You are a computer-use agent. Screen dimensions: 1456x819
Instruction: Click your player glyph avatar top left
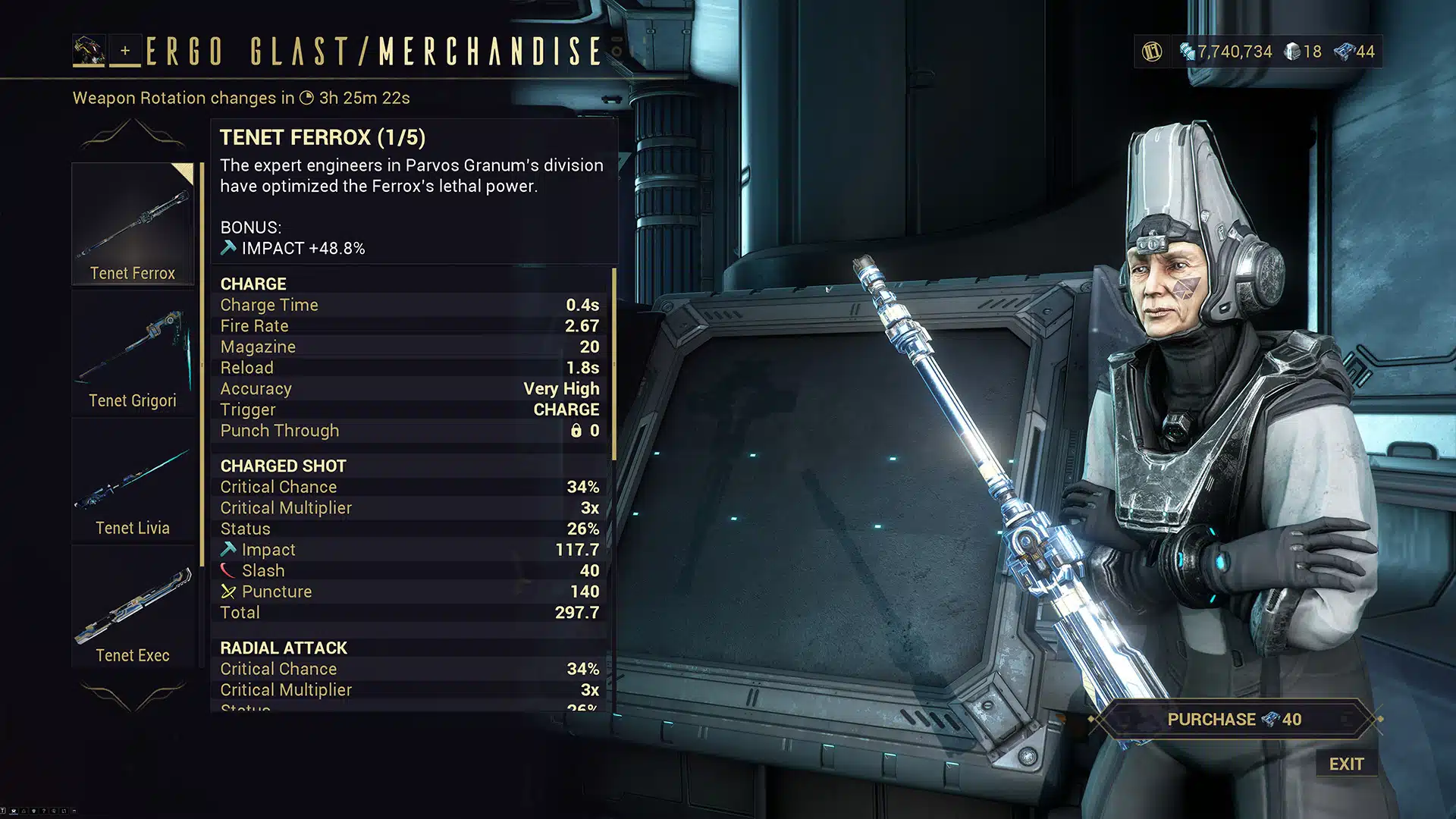[89, 51]
